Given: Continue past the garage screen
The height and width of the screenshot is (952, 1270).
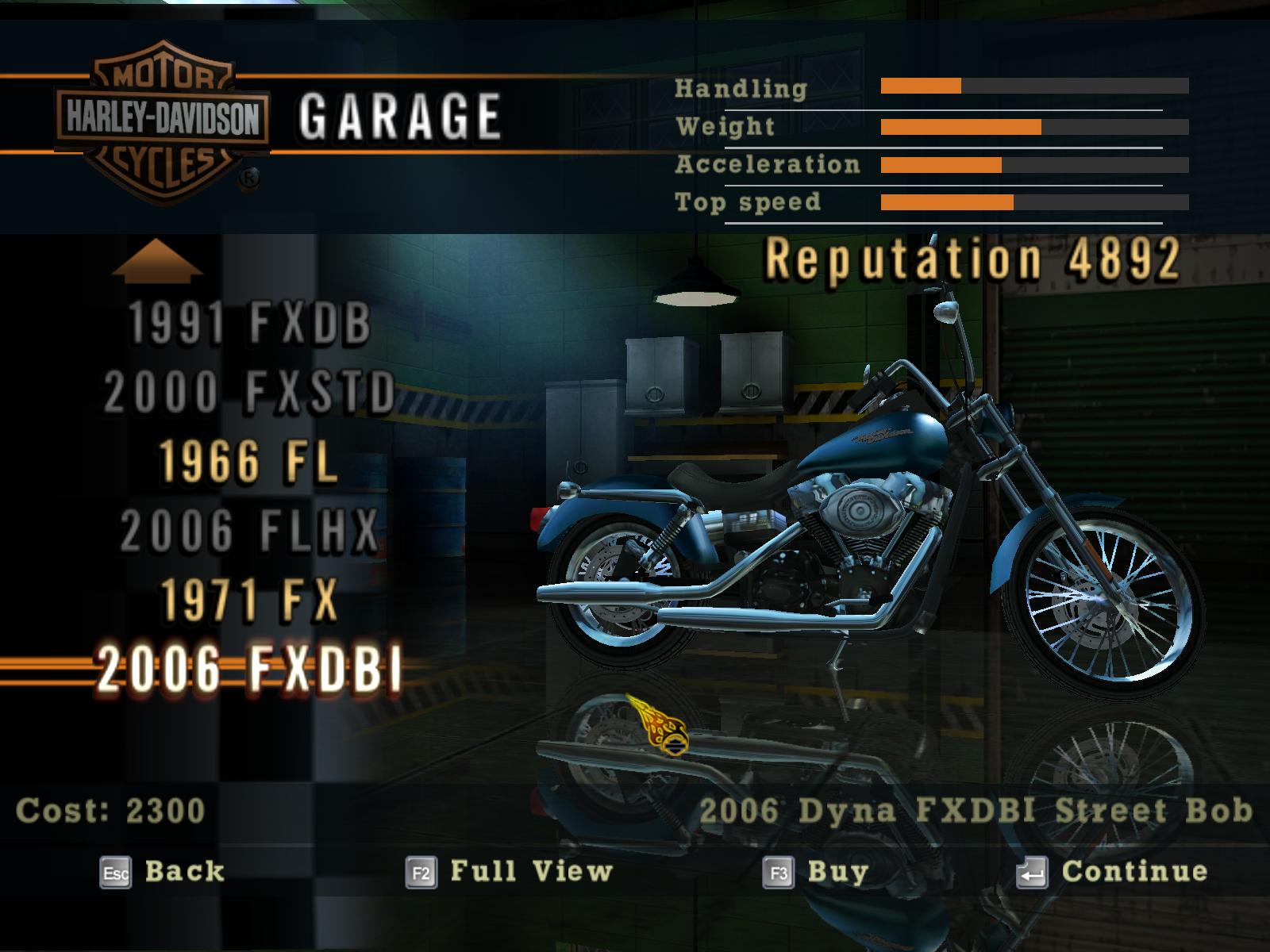Looking at the screenshot, I should [1112, 872].
